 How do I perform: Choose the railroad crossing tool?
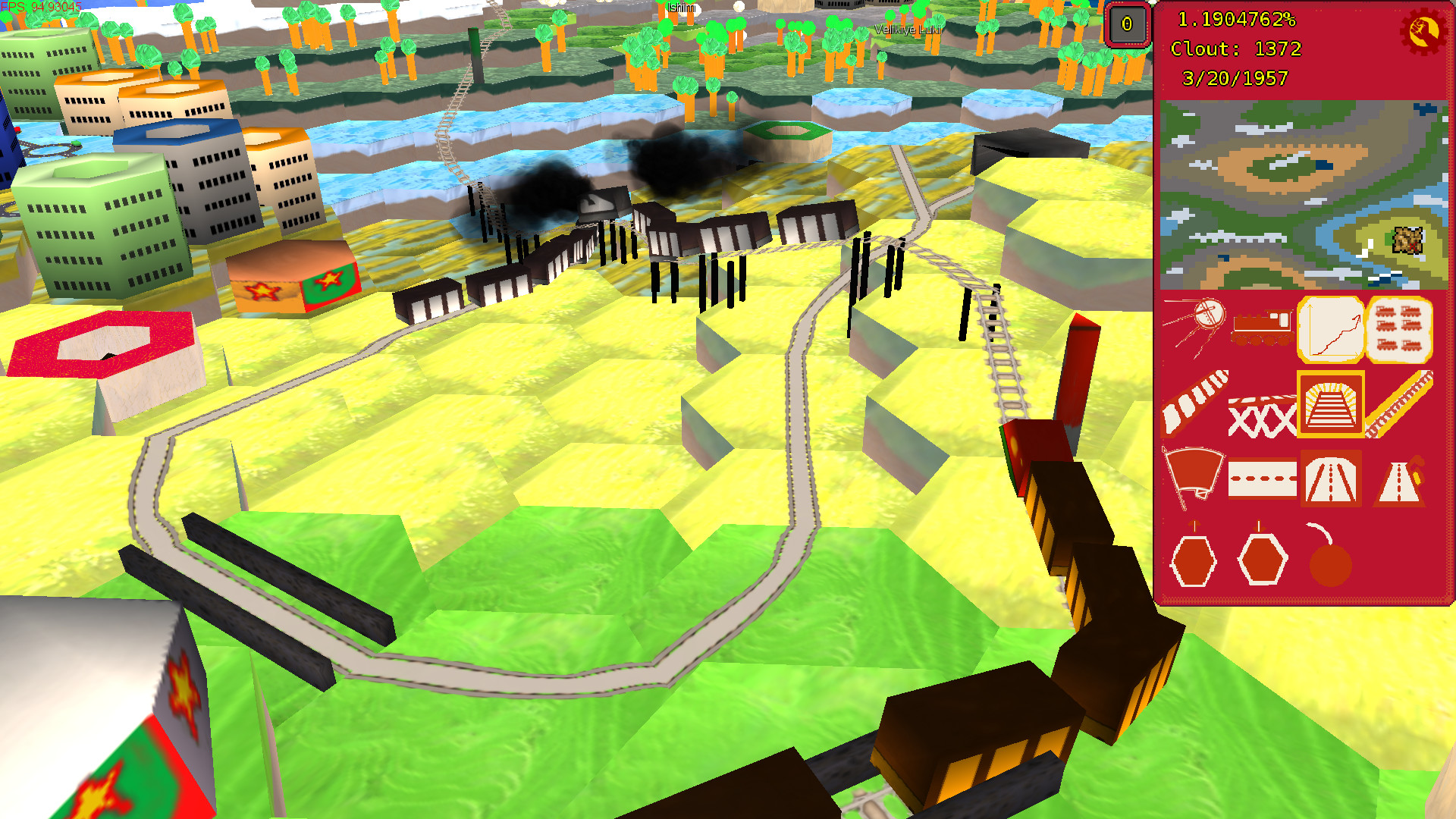[x=1263, y=416]
